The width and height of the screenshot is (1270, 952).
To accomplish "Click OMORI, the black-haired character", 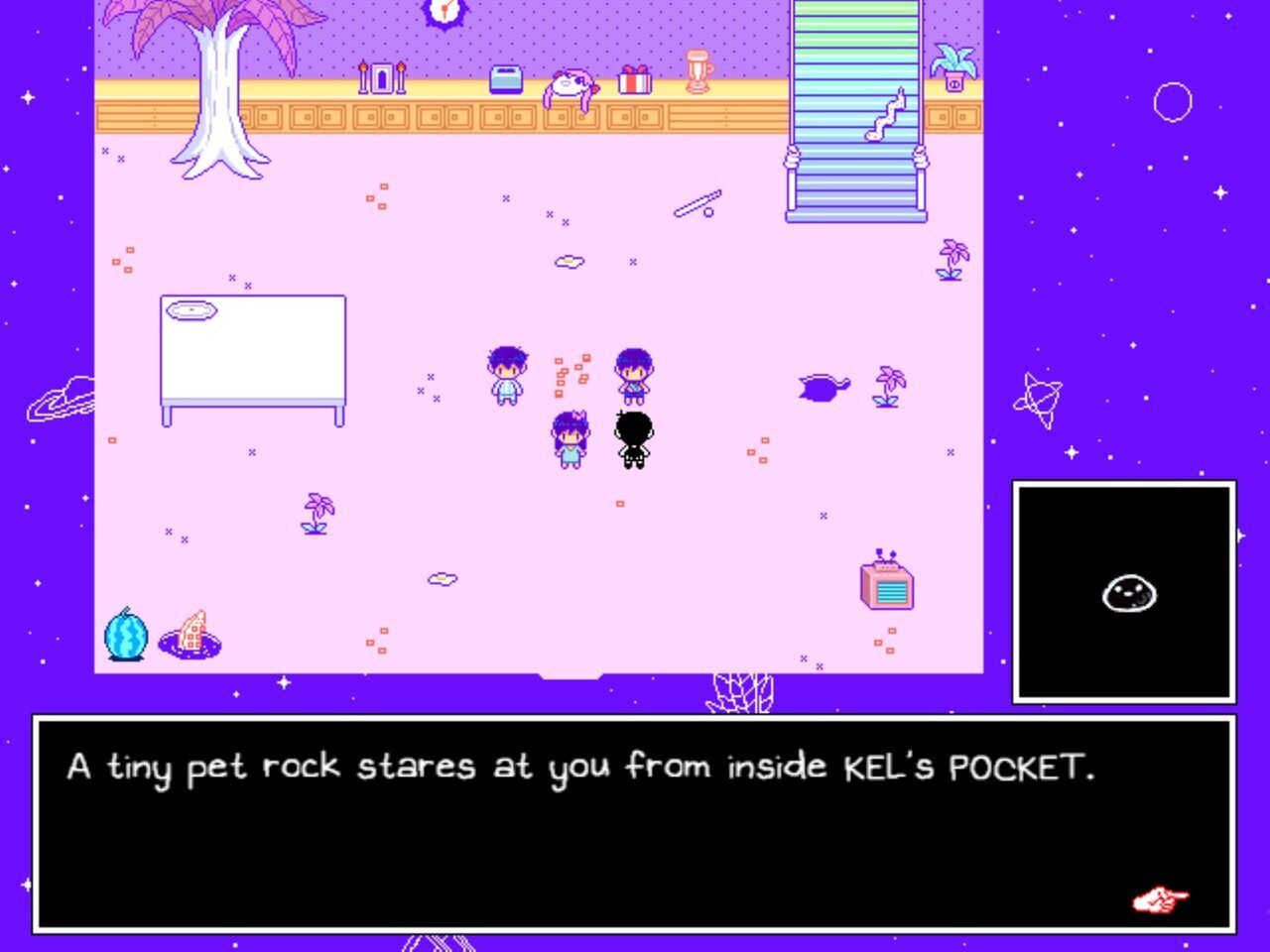I will tap(635, 436).
